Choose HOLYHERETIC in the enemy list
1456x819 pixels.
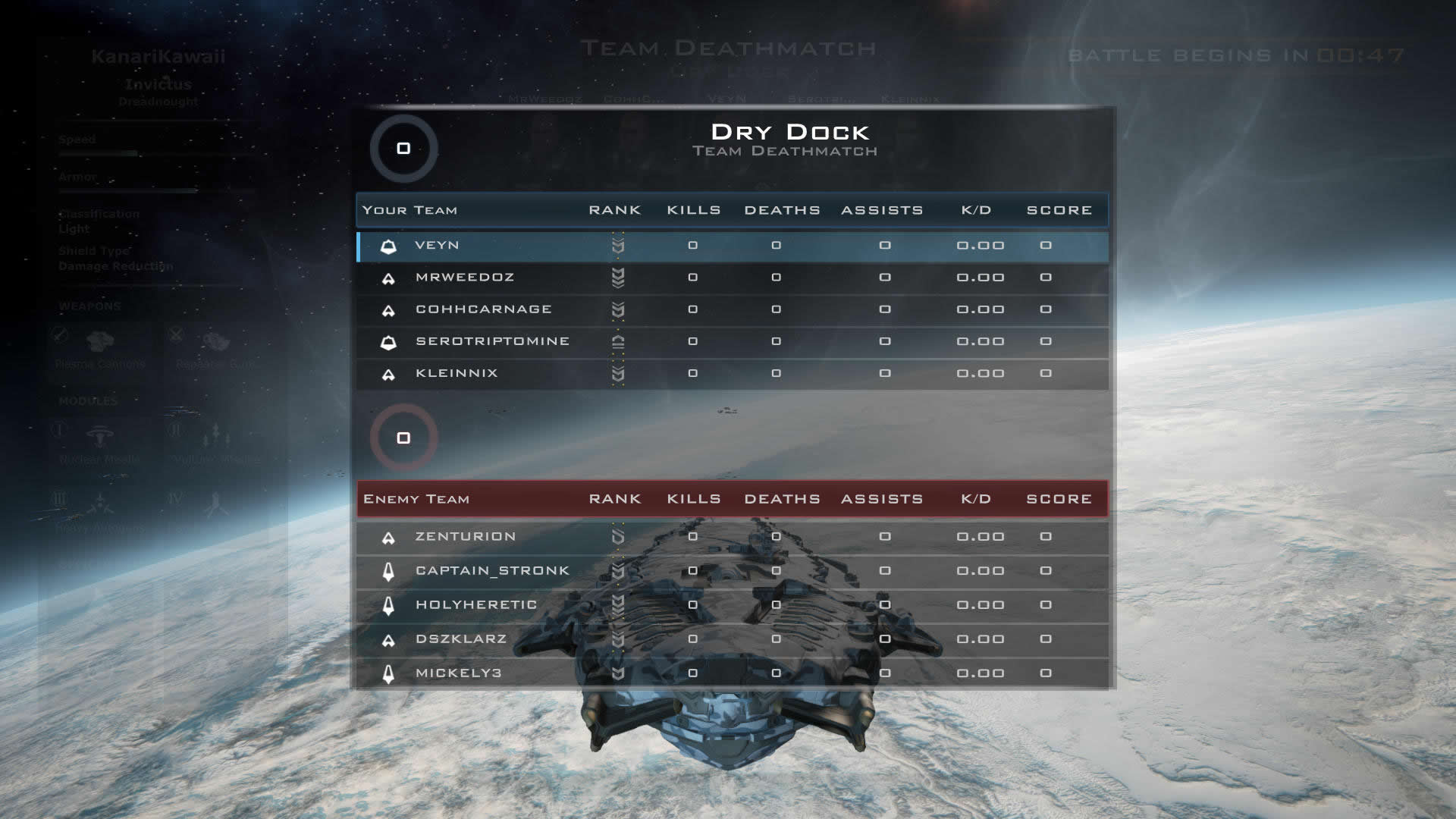(x=476, y=605)
